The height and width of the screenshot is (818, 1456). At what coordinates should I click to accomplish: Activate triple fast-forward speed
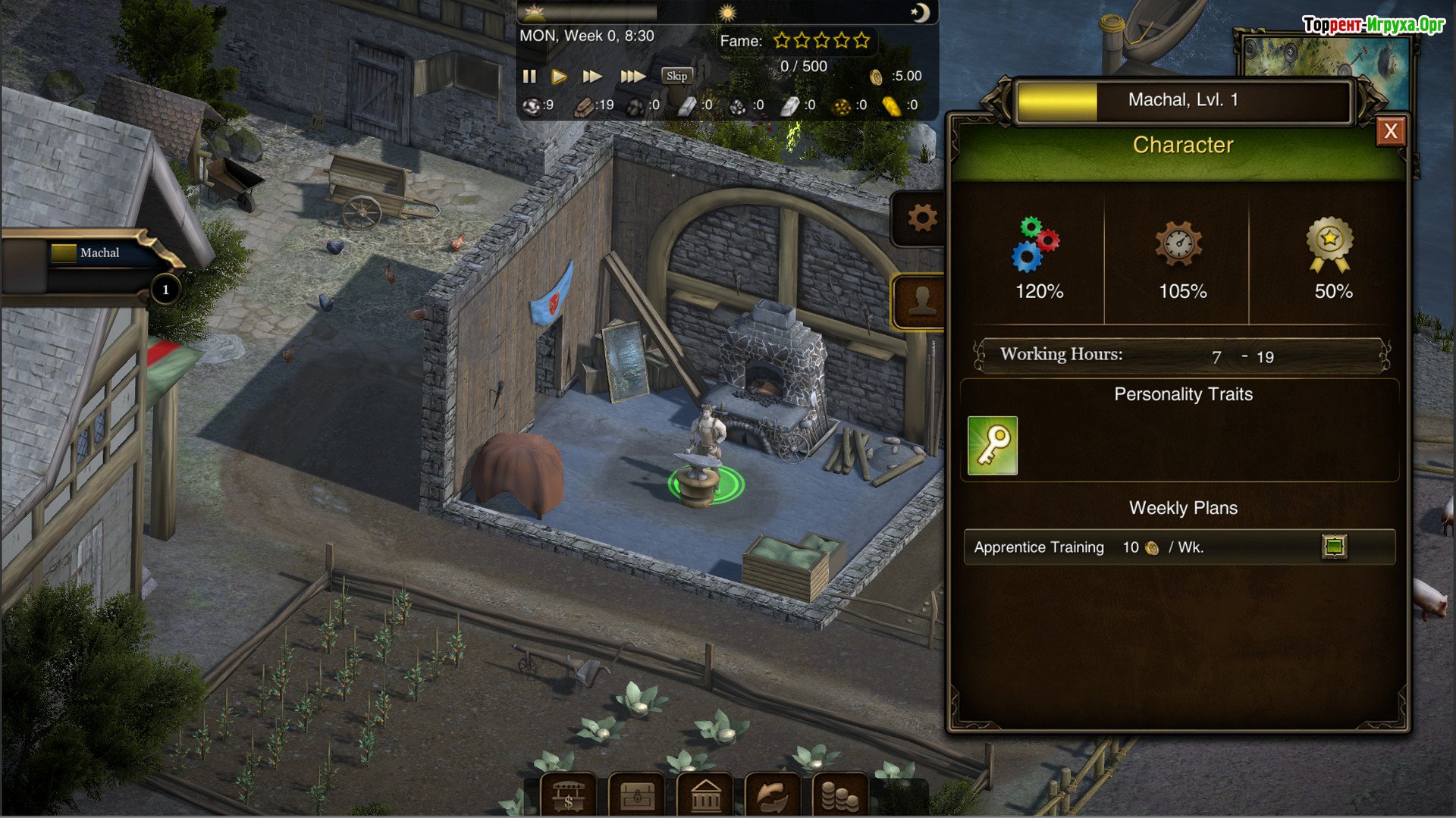pos(632,76)
